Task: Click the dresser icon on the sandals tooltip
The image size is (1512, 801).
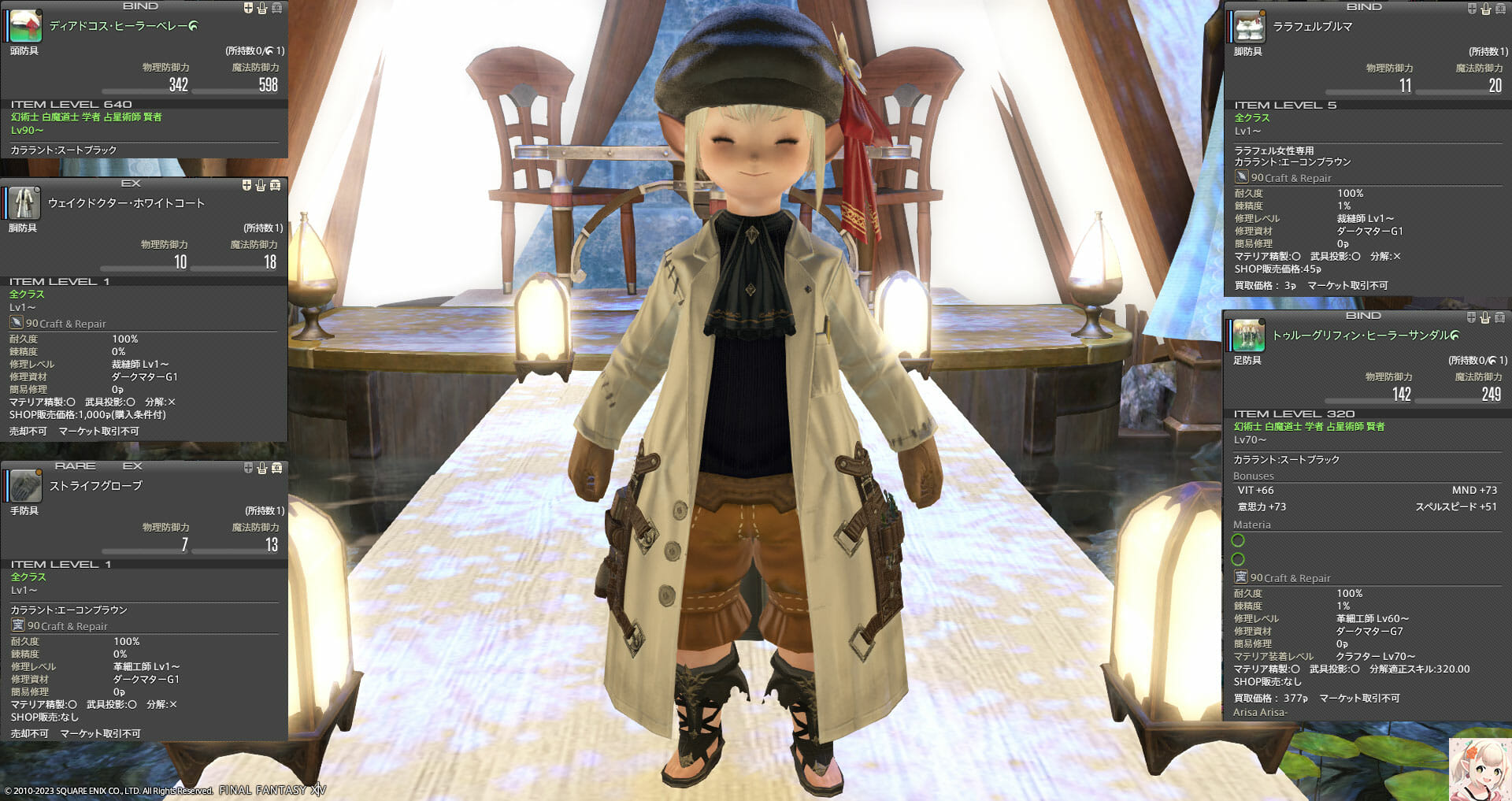Action: pos(1499,318)
